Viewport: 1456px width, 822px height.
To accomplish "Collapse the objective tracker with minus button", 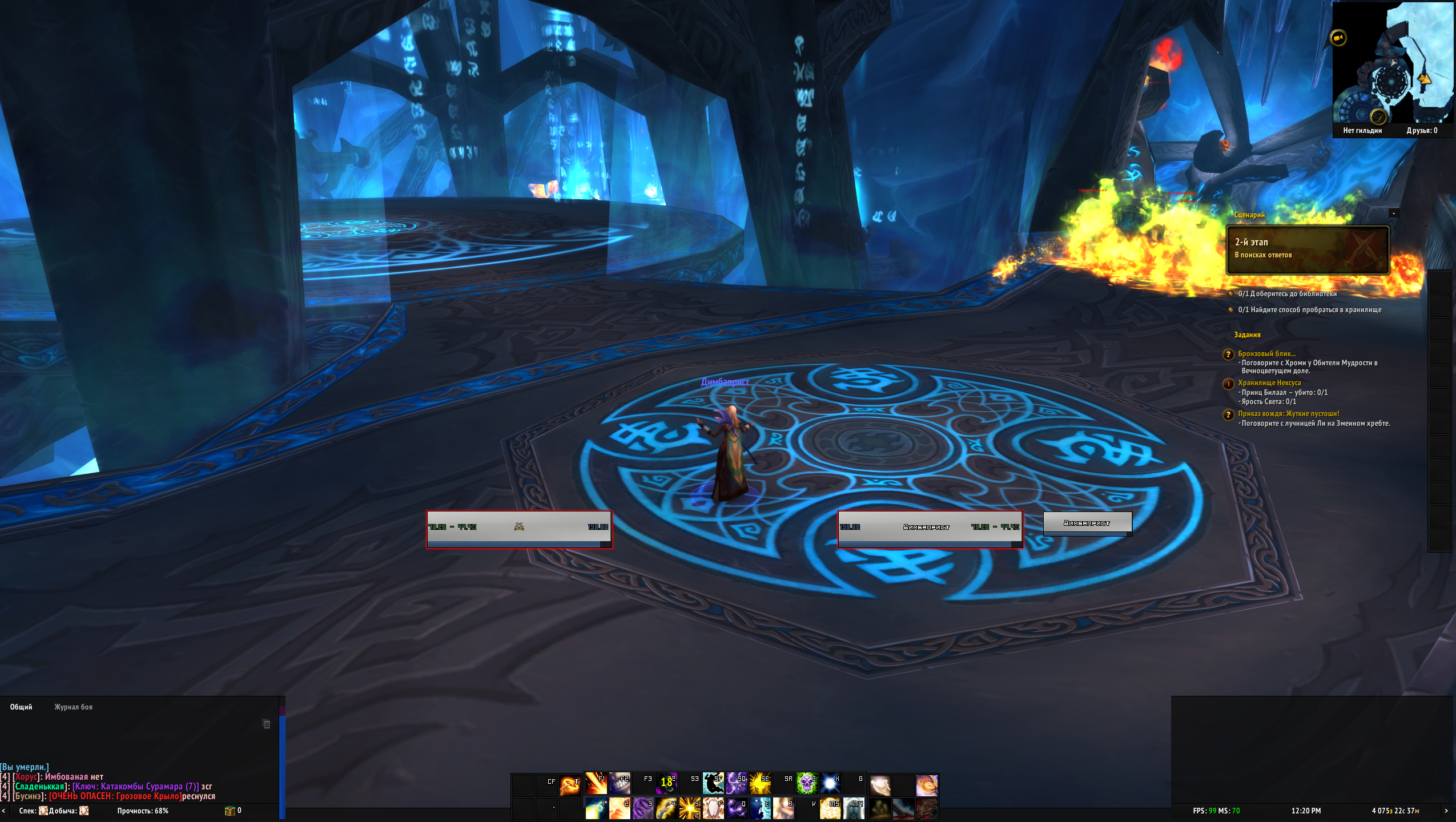I will coord(1394,213).
